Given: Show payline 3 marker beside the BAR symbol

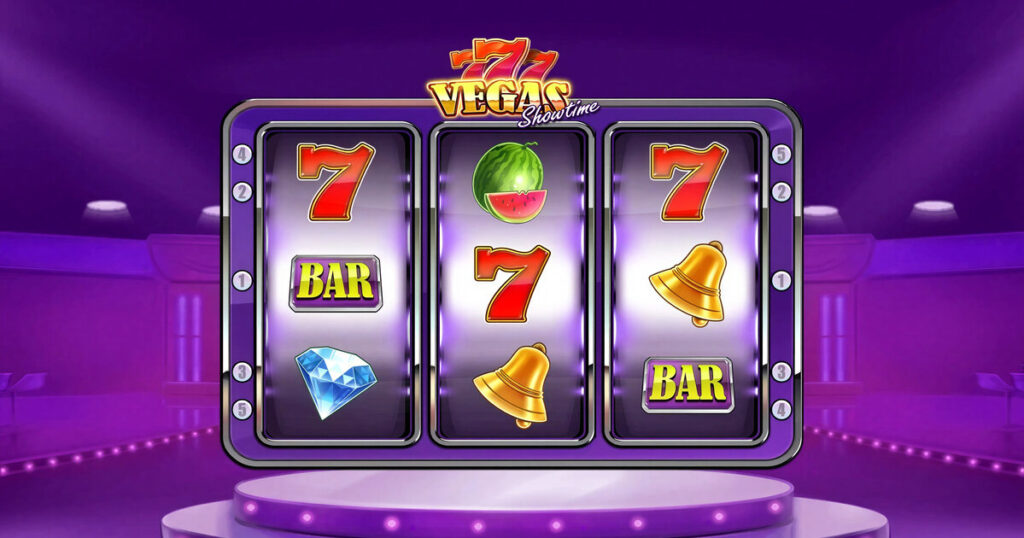Looking at the screenshot, I should pyautogui.click(x=782, y=373).
